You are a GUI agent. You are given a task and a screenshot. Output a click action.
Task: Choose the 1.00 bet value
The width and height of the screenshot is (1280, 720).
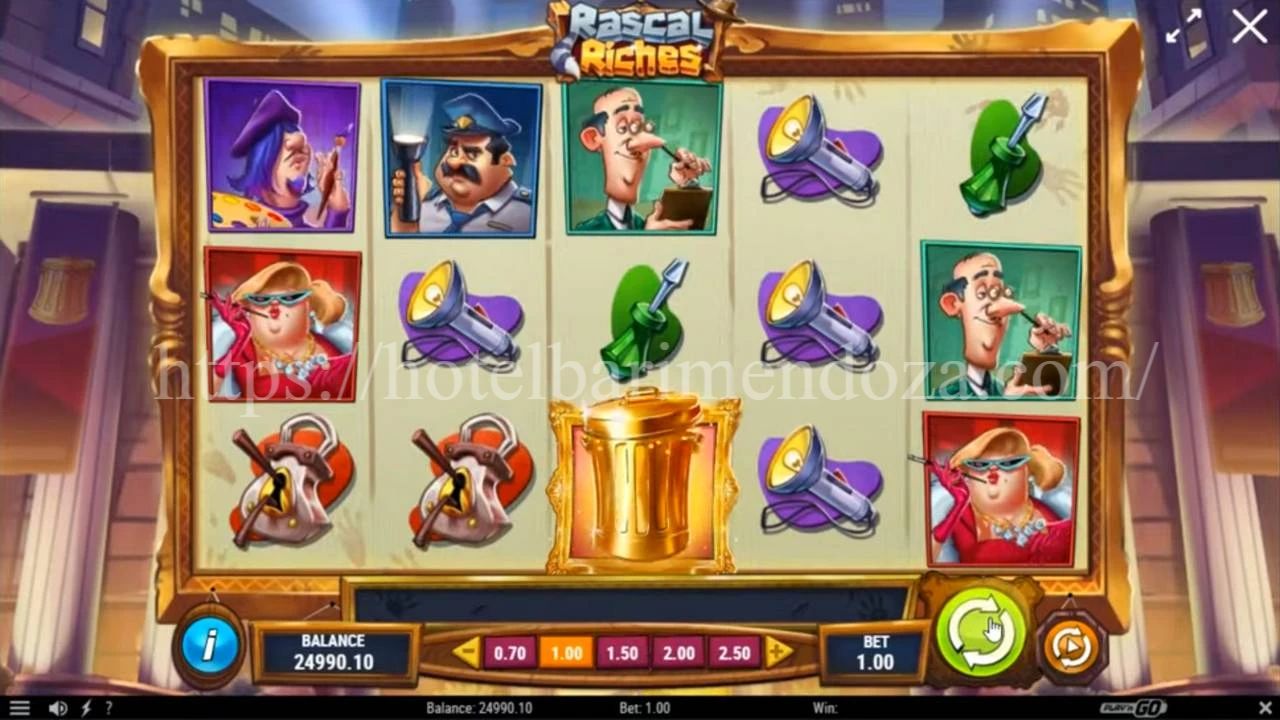[566, 653]
